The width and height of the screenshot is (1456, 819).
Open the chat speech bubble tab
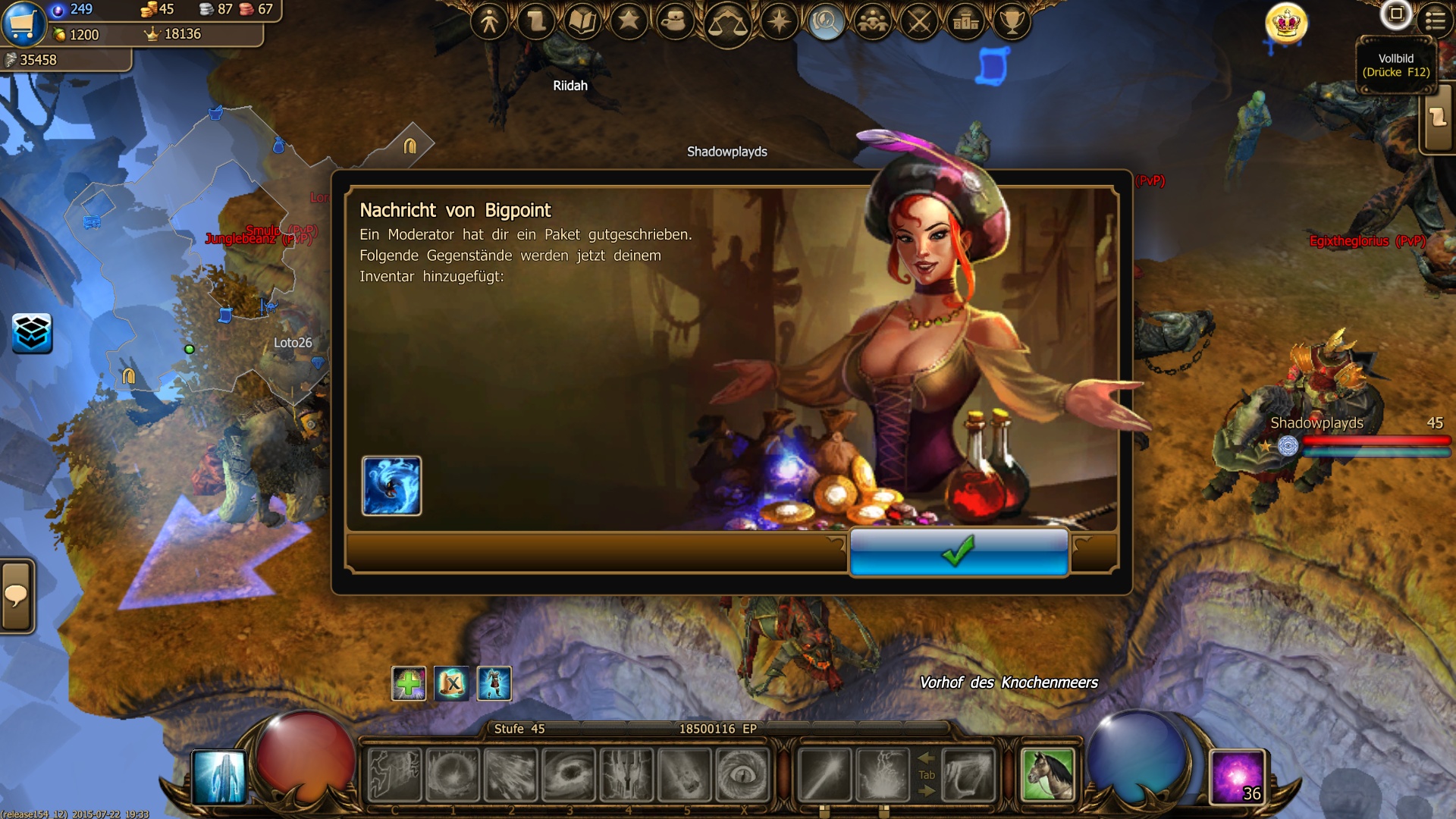(x=17, y=596)
